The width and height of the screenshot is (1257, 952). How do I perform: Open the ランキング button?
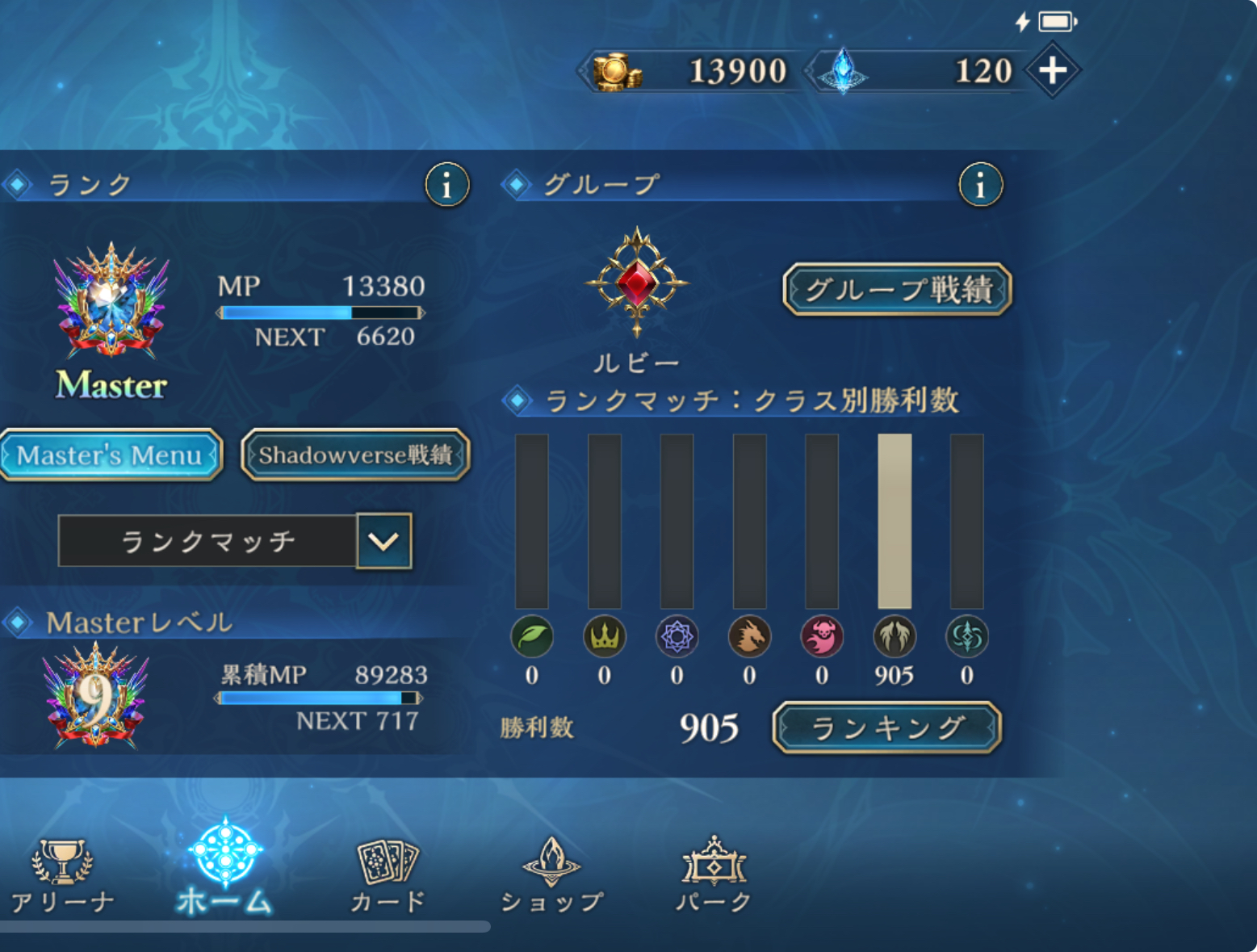tap(886, 728)
